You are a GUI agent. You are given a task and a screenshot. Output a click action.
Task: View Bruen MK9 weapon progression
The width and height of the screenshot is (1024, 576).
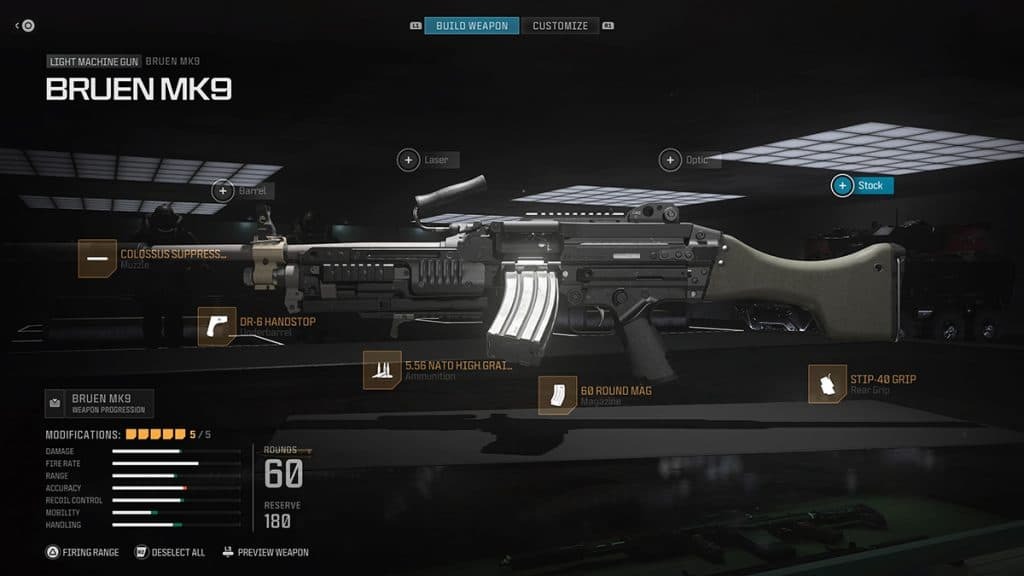point(99,403)
